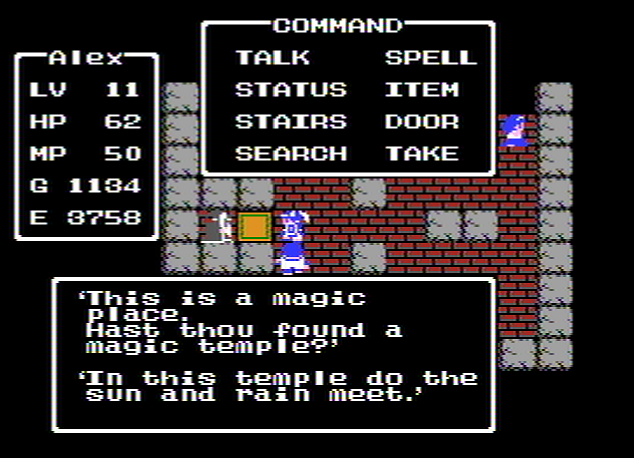Select the TAKE command
The width and height of the screenshot is (634, 458).
coord(421,154)
